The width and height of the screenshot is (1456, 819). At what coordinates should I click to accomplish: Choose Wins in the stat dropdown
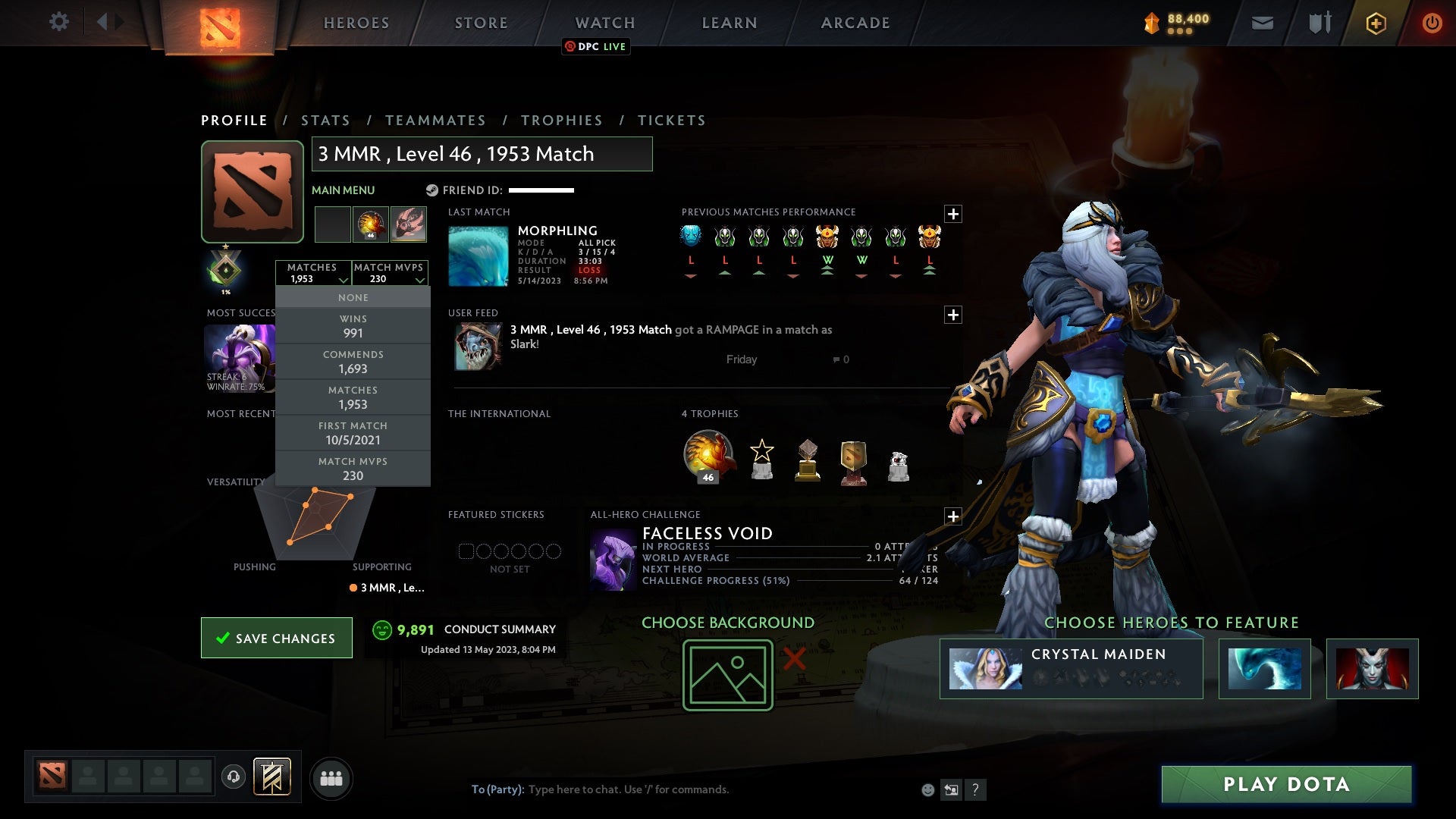pyautogui.click(x=353, y=326)
